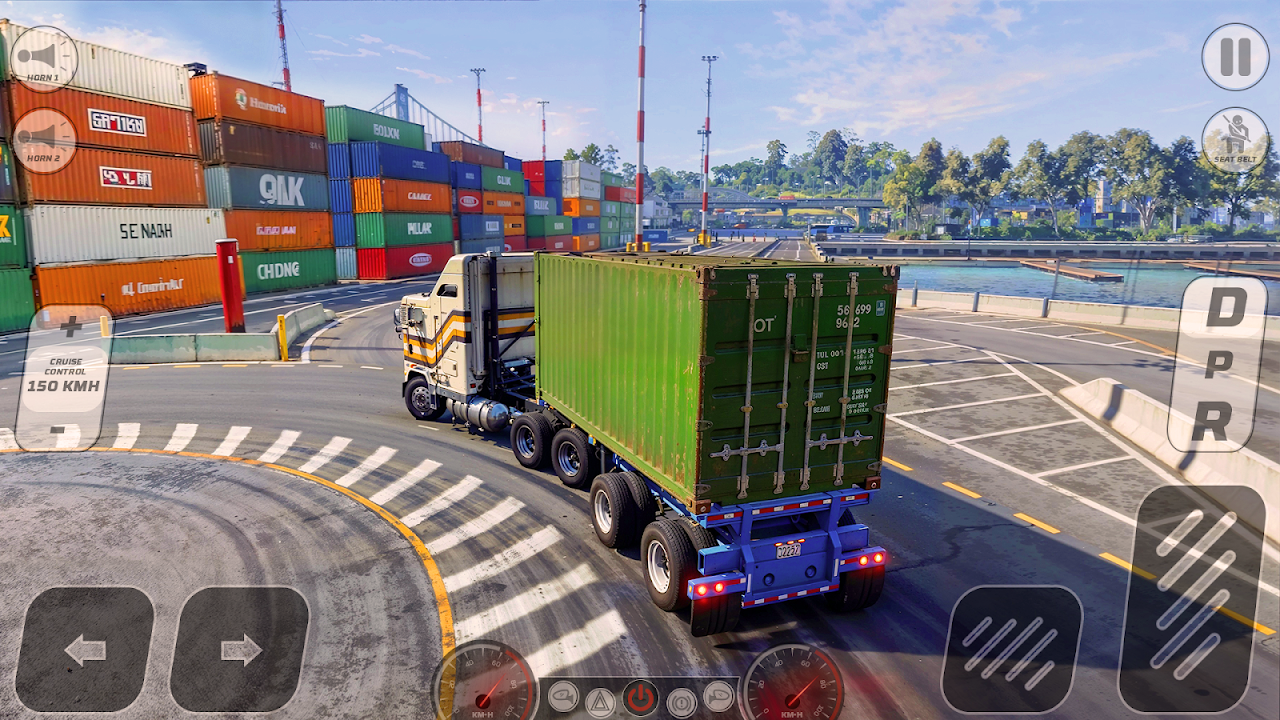The width and height of the screenshot is (1280, 720).
Task: Decrease cruise control speed with minus
Action: [64, 432]
